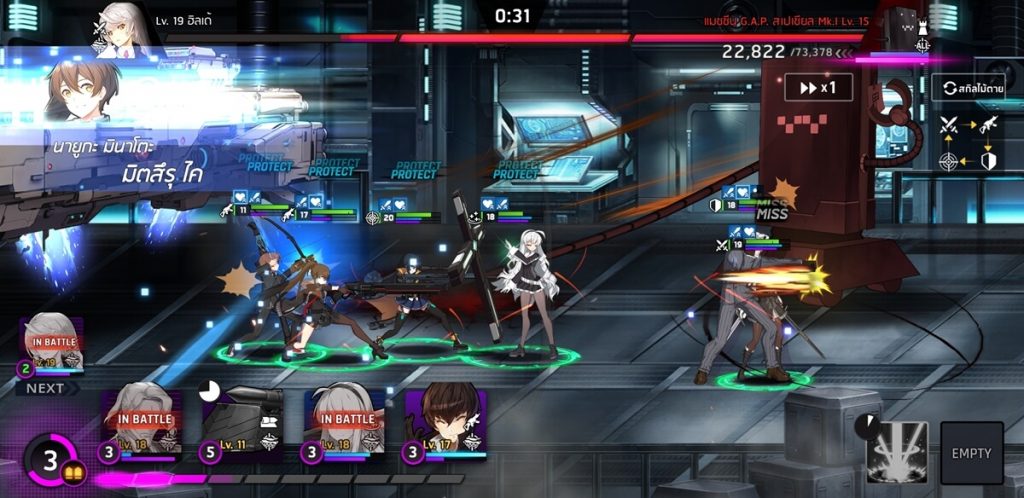Image resolution: width=1024 pixels, height=498 pixels.
Task: Deploy the Lv. 17 dark-haired unit card
Action: [445, 424]
